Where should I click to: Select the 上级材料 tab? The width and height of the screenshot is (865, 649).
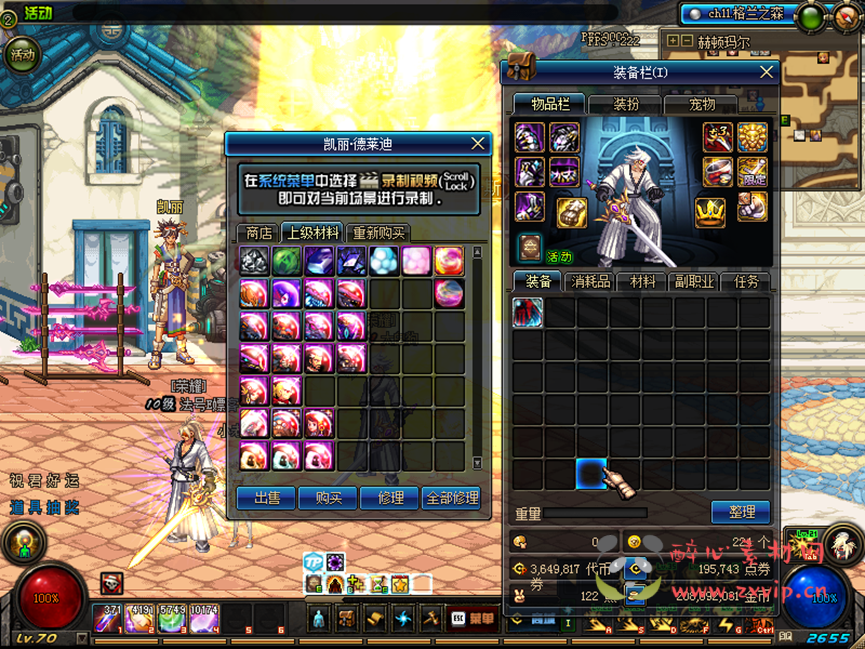pos(312,233)
